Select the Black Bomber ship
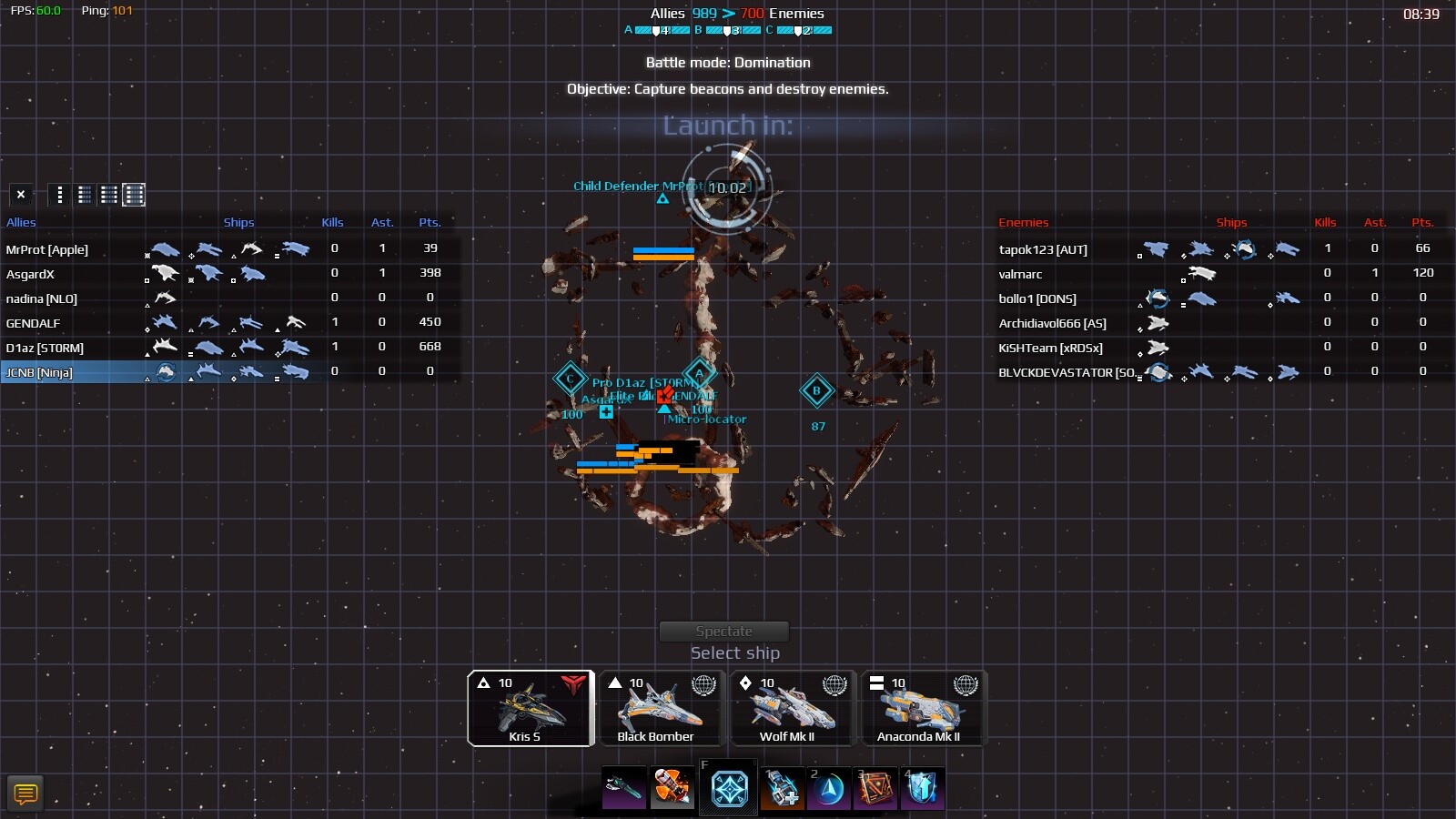 [662, 710]
